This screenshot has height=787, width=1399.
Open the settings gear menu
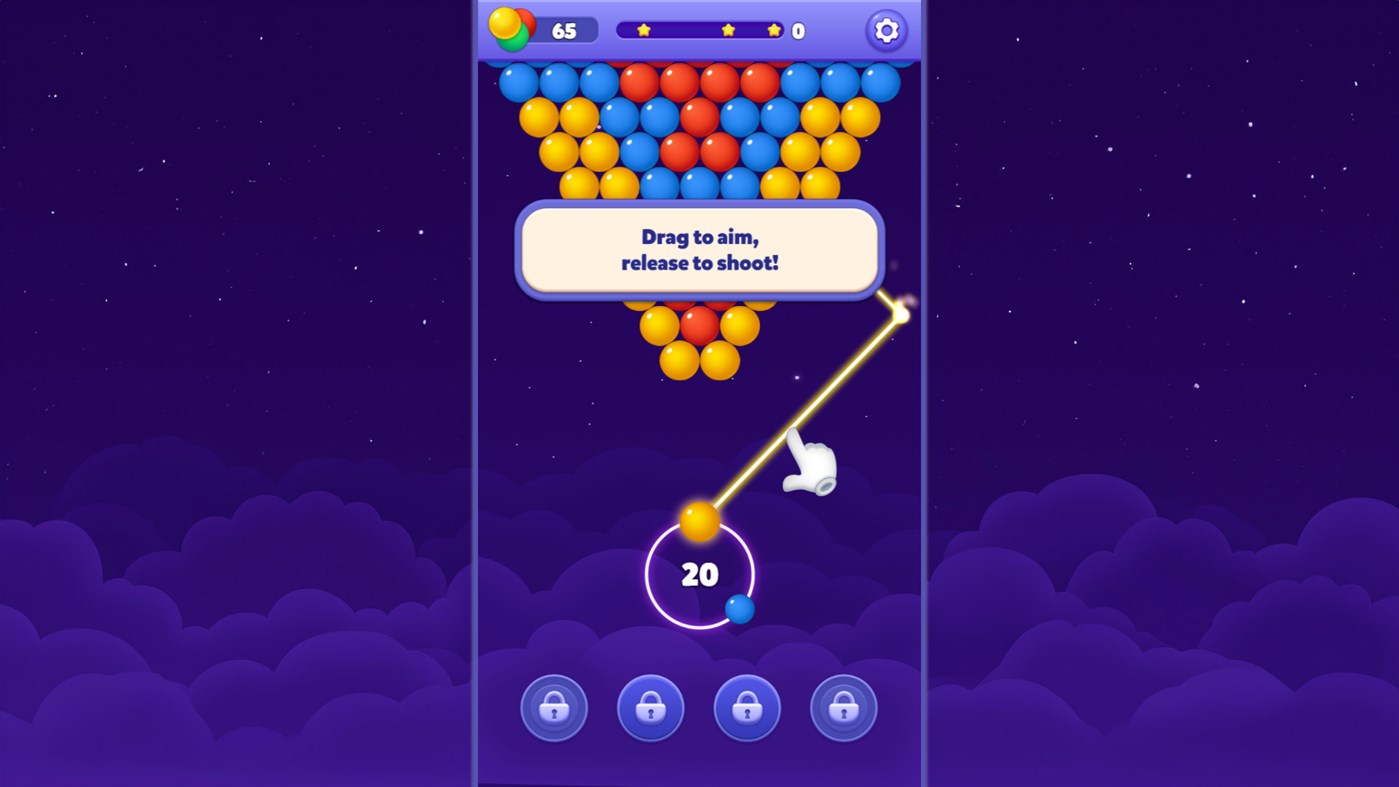click(x=885, y=30)
